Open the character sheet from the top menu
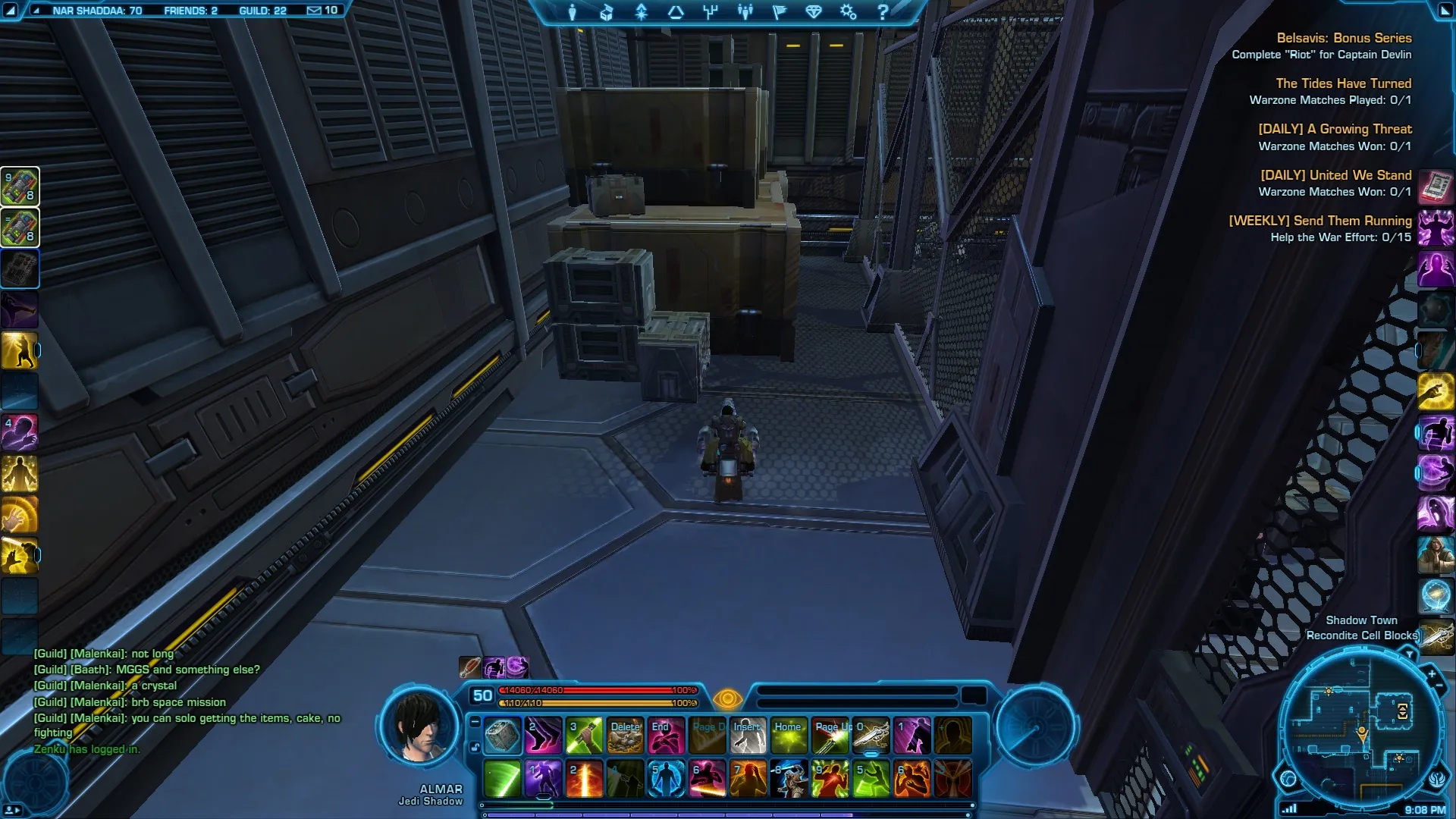 (573, 12)
